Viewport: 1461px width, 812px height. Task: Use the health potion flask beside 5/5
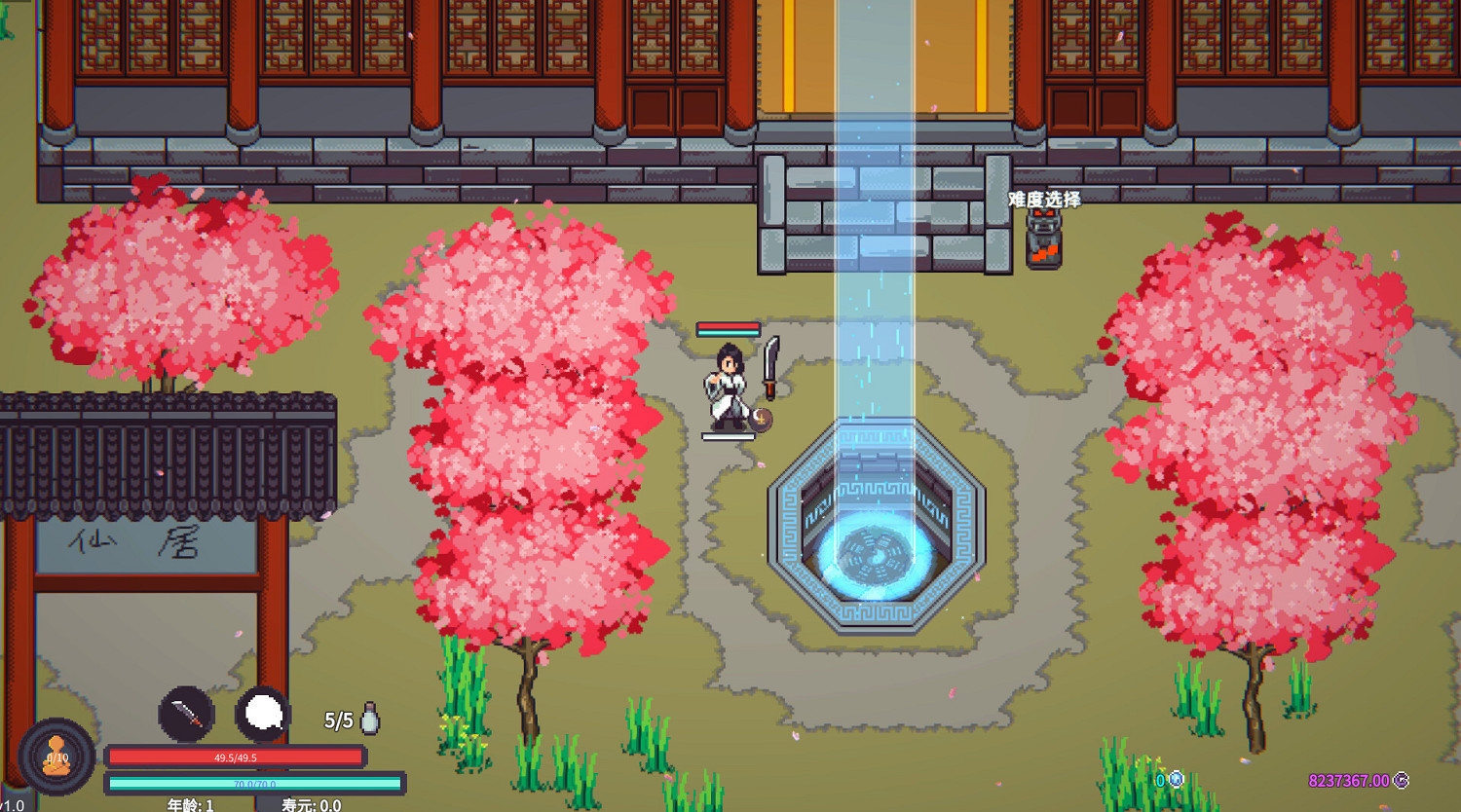tap(370, 718)
